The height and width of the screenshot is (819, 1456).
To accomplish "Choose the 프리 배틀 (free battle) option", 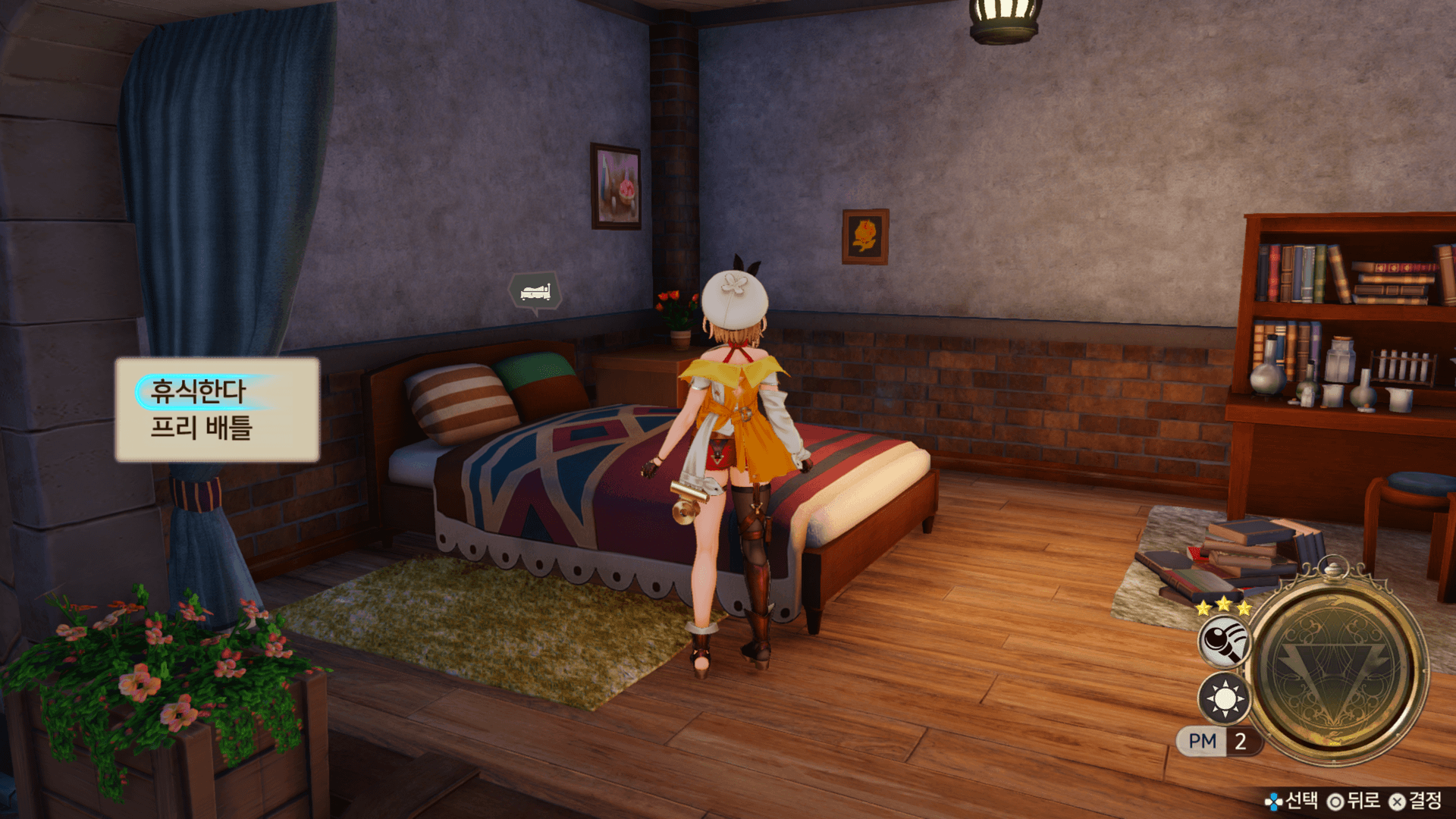I will click(201, 428).
